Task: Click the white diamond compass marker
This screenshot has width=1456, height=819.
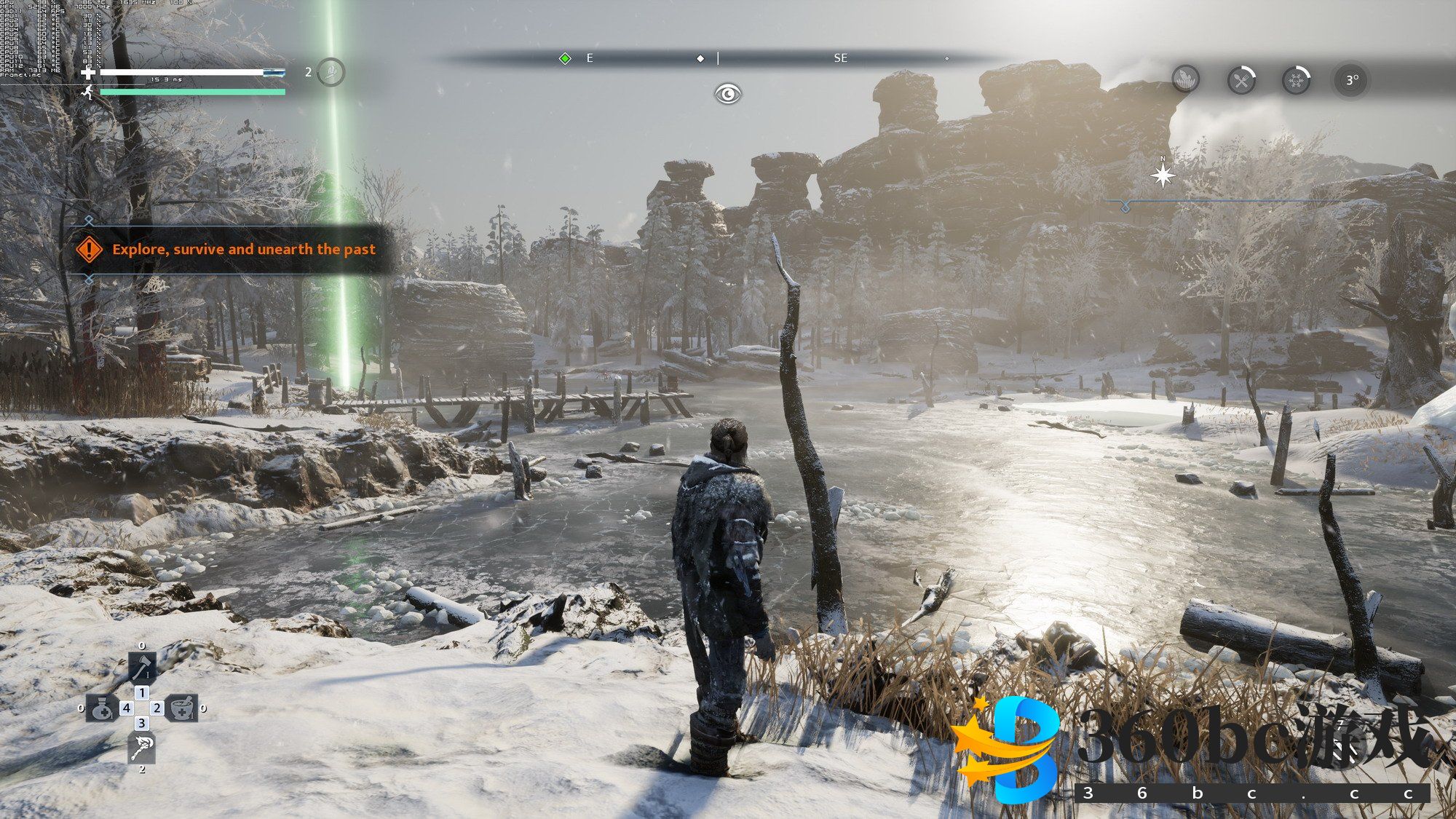Action: pos(700,58)
